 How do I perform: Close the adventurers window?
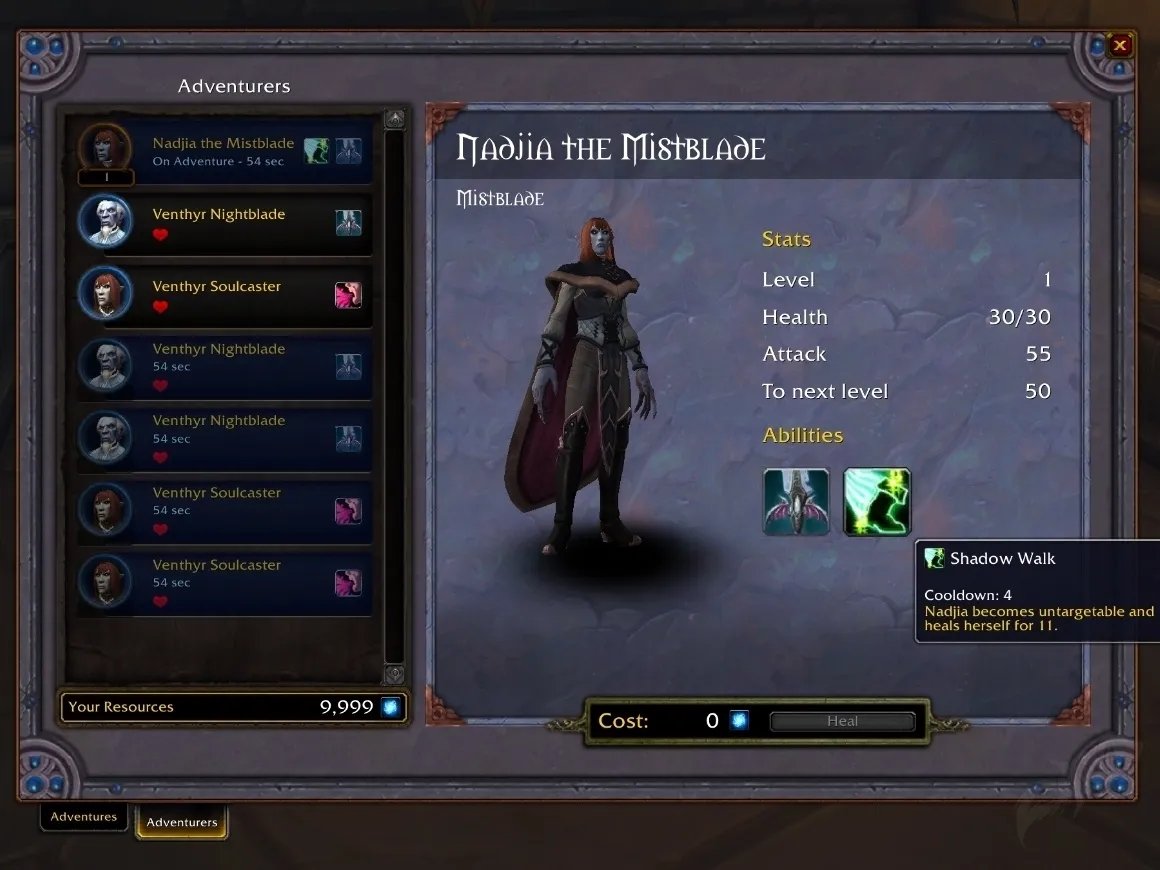click(1120, 45)
